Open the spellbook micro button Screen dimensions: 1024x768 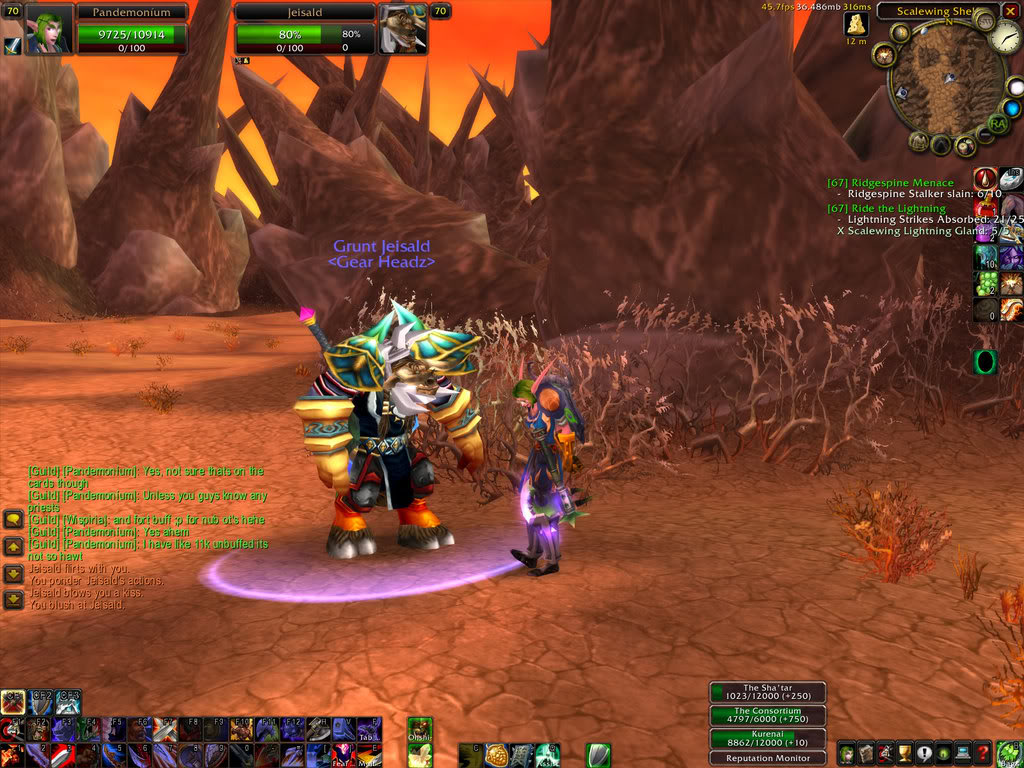pos(866,755)
